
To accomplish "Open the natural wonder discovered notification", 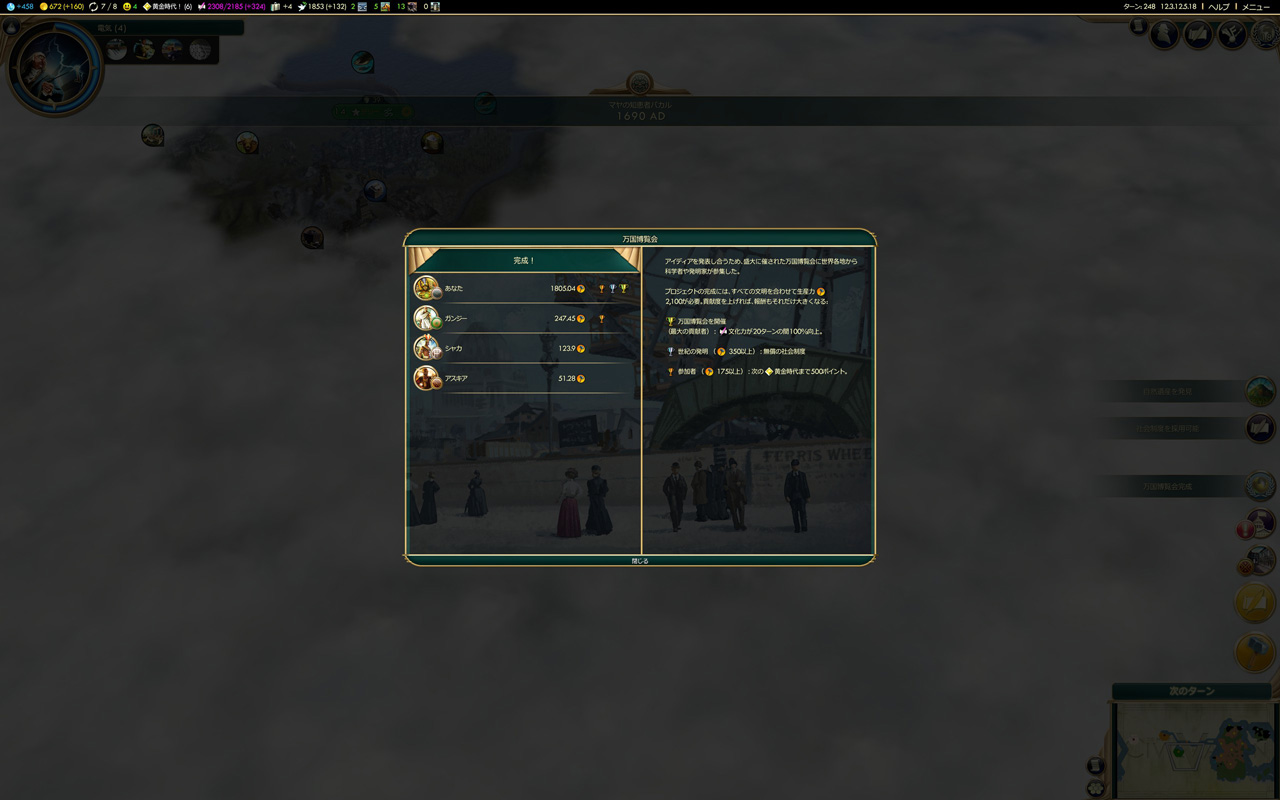I will (x=1259, y=391).
